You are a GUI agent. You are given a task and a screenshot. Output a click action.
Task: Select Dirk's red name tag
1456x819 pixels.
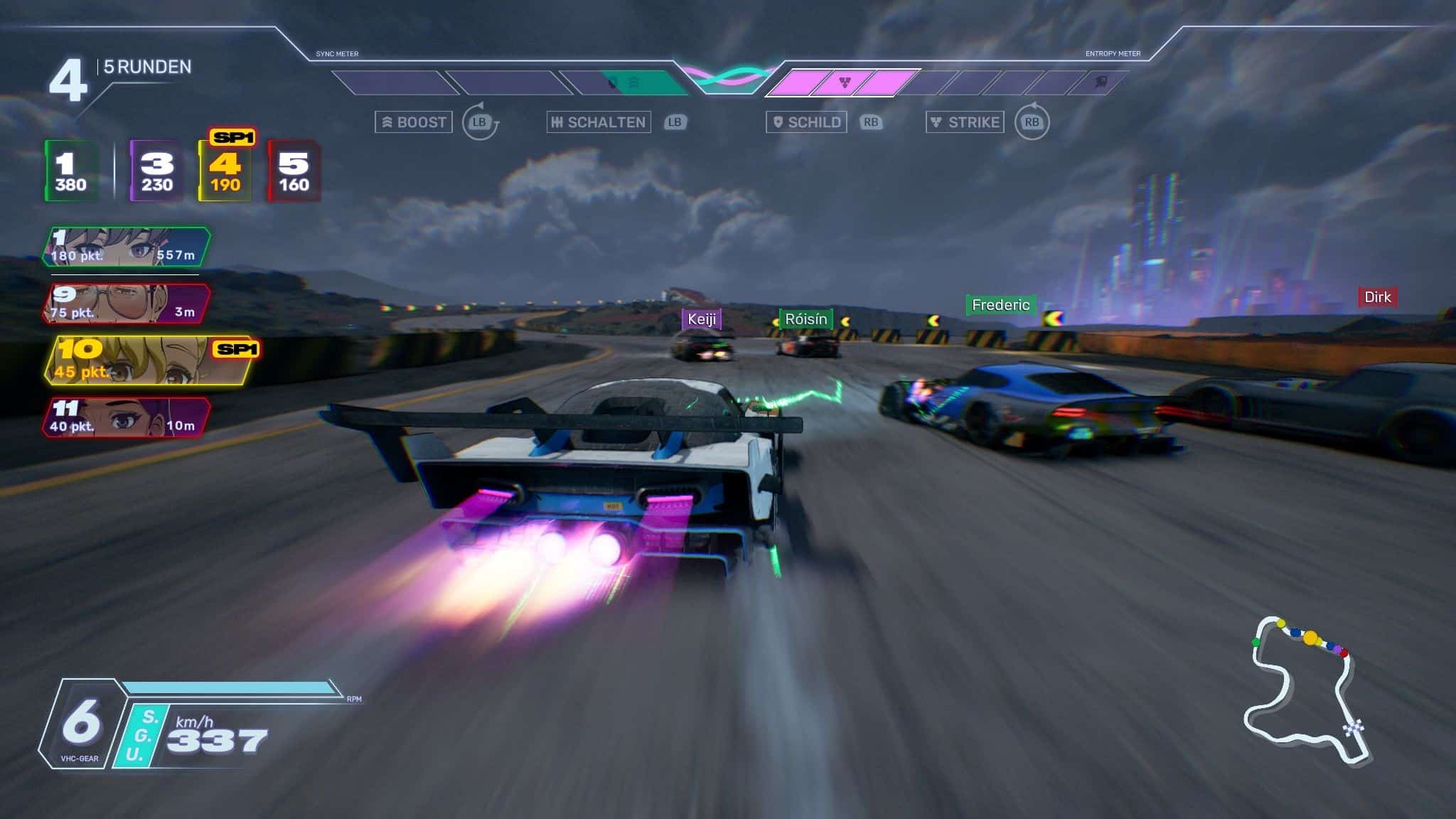pyautogui.click(x=1377, y=297)
